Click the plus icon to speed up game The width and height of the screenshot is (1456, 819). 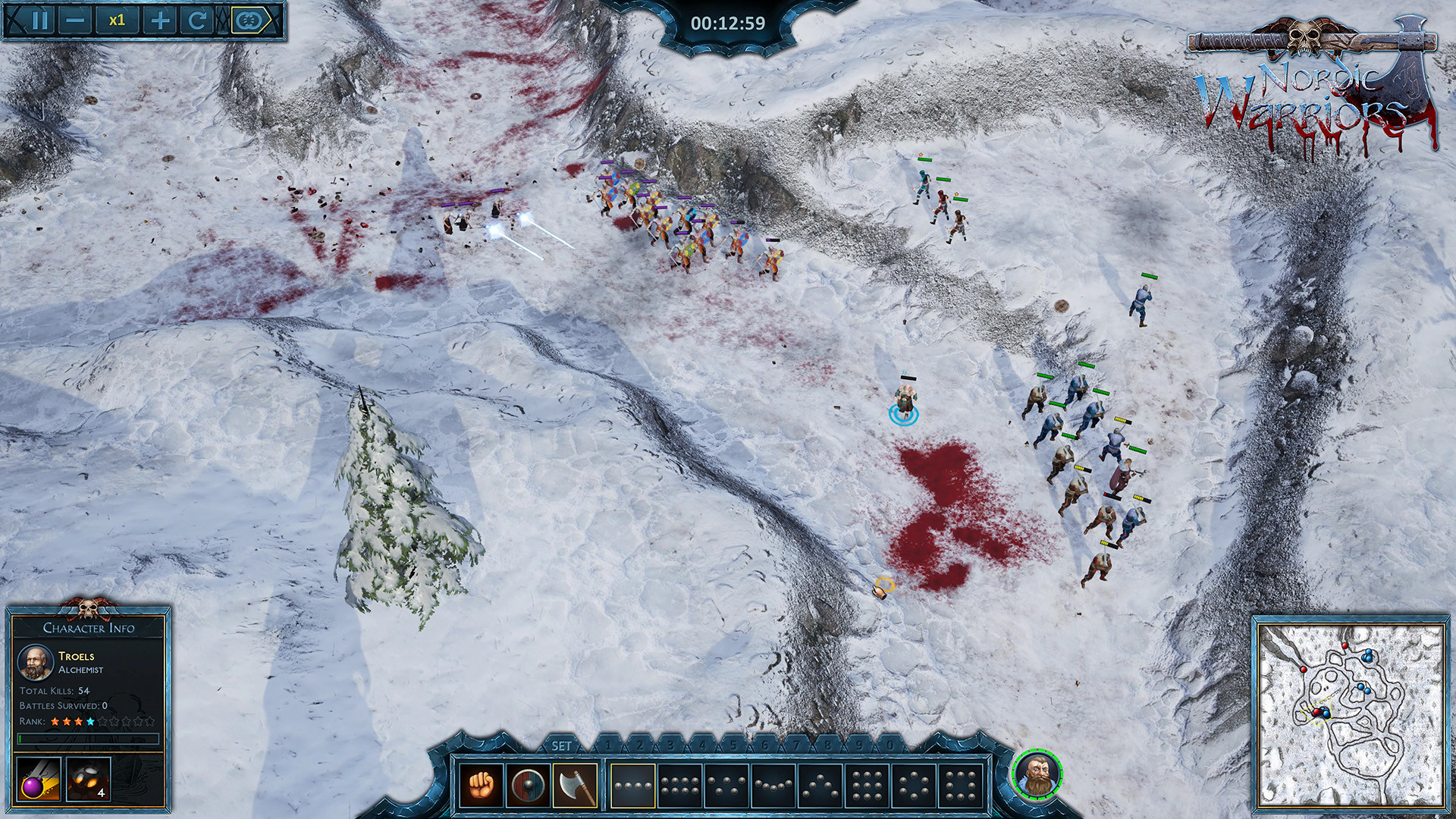coord(159,19)
